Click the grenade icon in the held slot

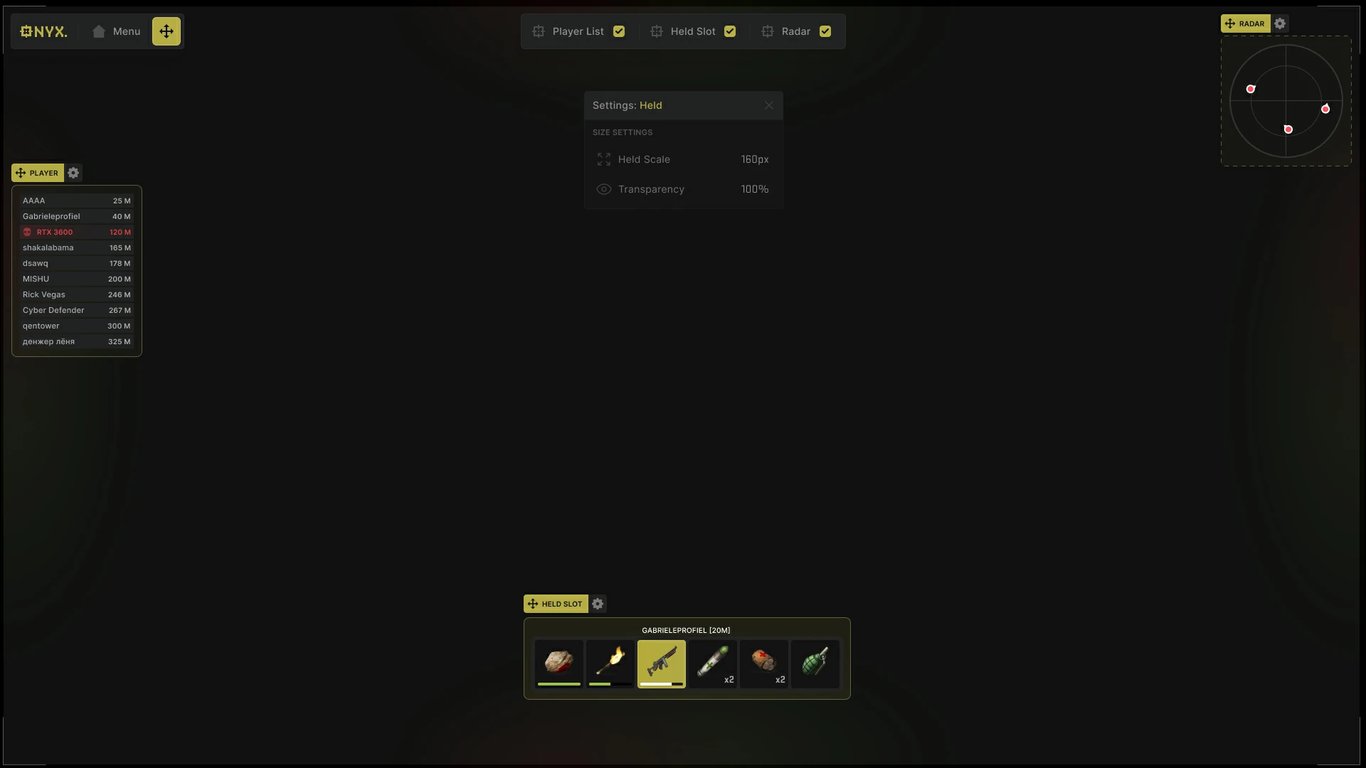click(x=815, y=661)
